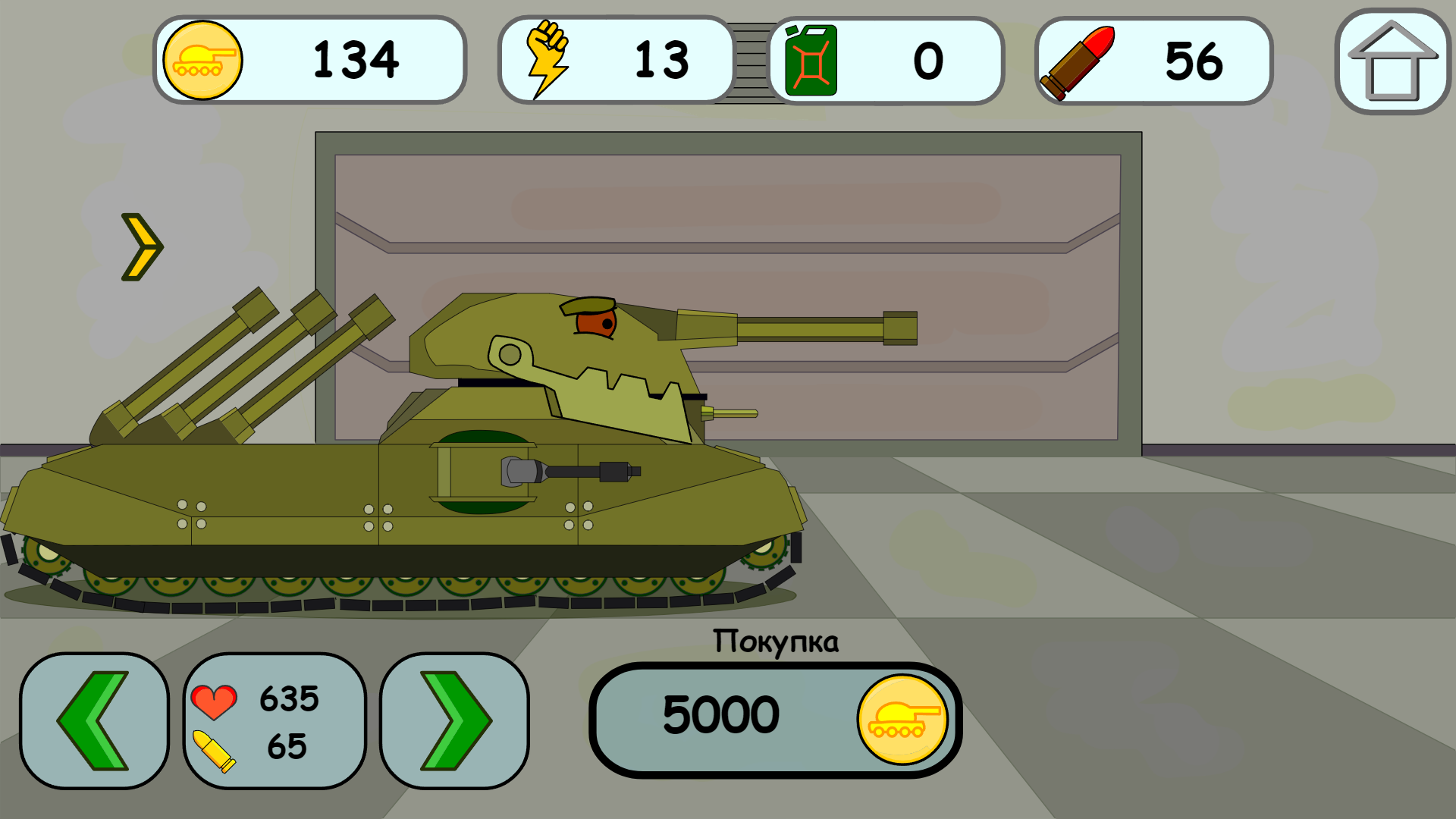Select the small yellow bullet stats icon
1456x819 pixels.
tap(215, 751)
